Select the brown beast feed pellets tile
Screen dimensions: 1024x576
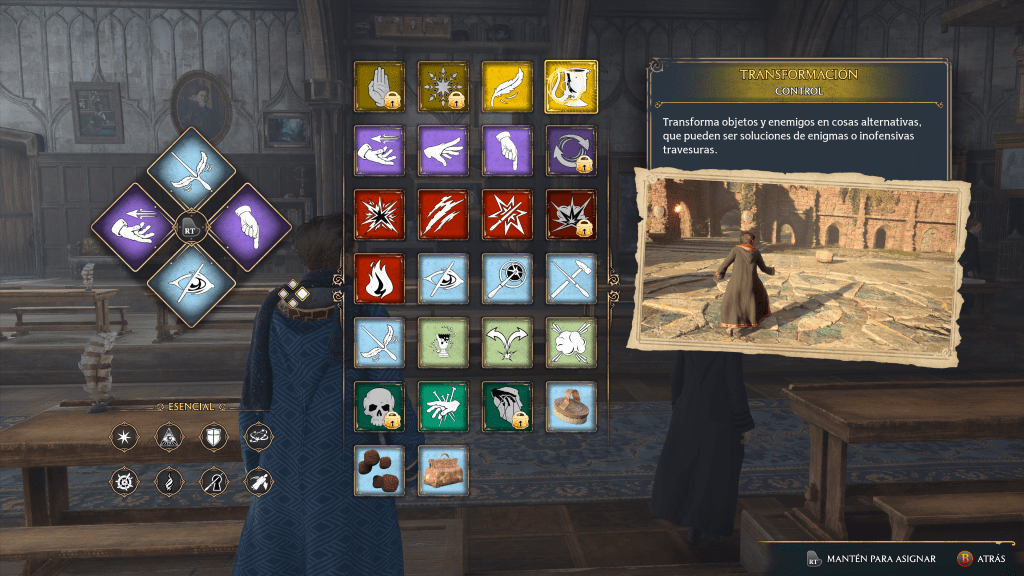(379, 470)
